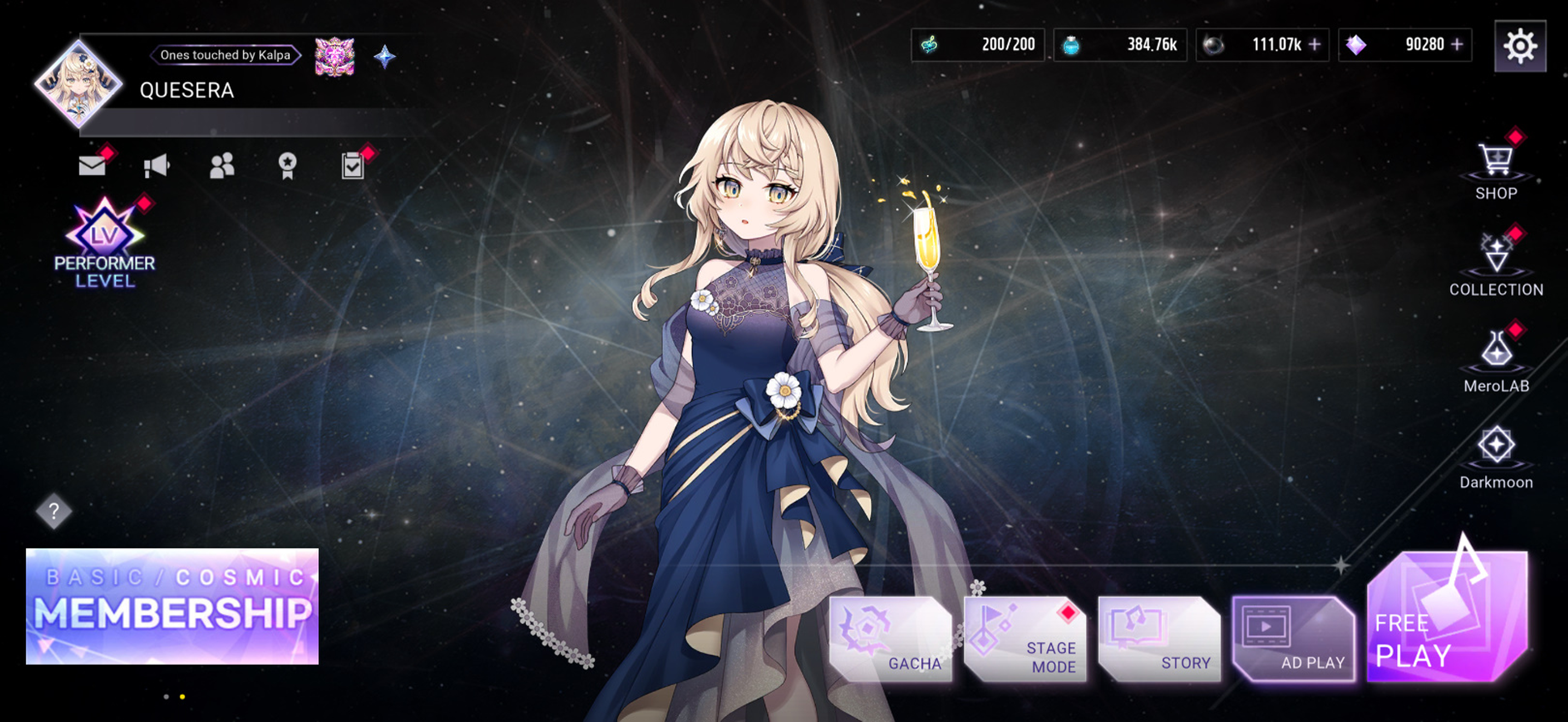The height and width of the screenshot is (722, 1568).
Task: Open the settings gear menu
Action: [1519, 46]
